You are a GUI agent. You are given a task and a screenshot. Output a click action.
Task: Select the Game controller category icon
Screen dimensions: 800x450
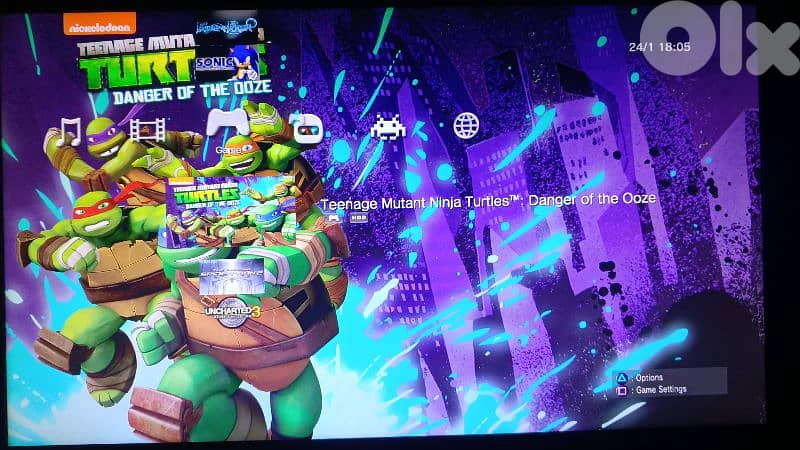click(x=226, y=122)
